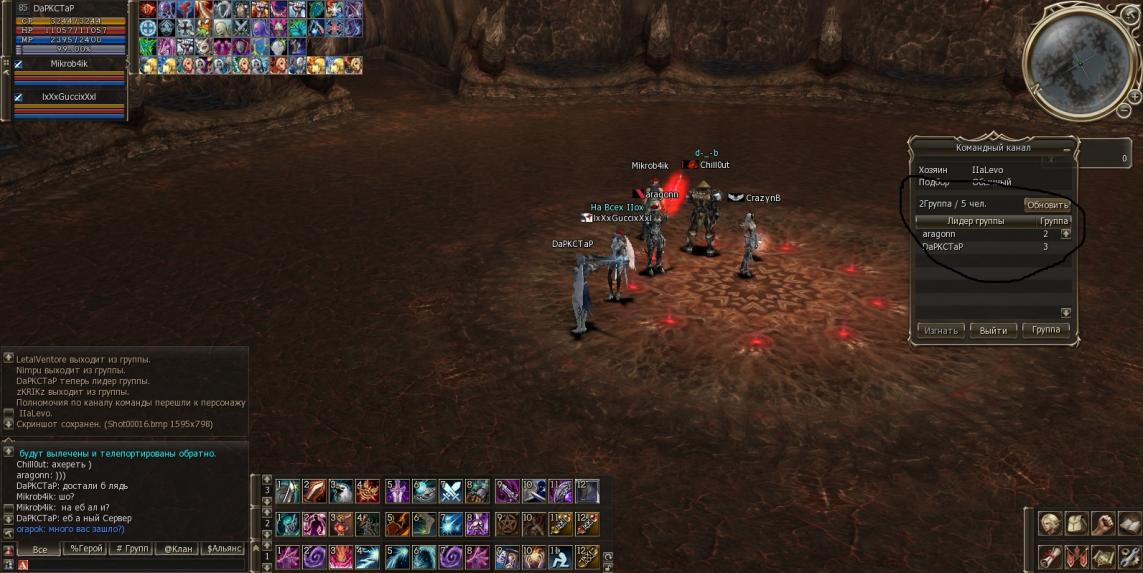Screen dimensions: 1143x573
Task: Click the Изгнать button in command channel
Action: [941, 330]
